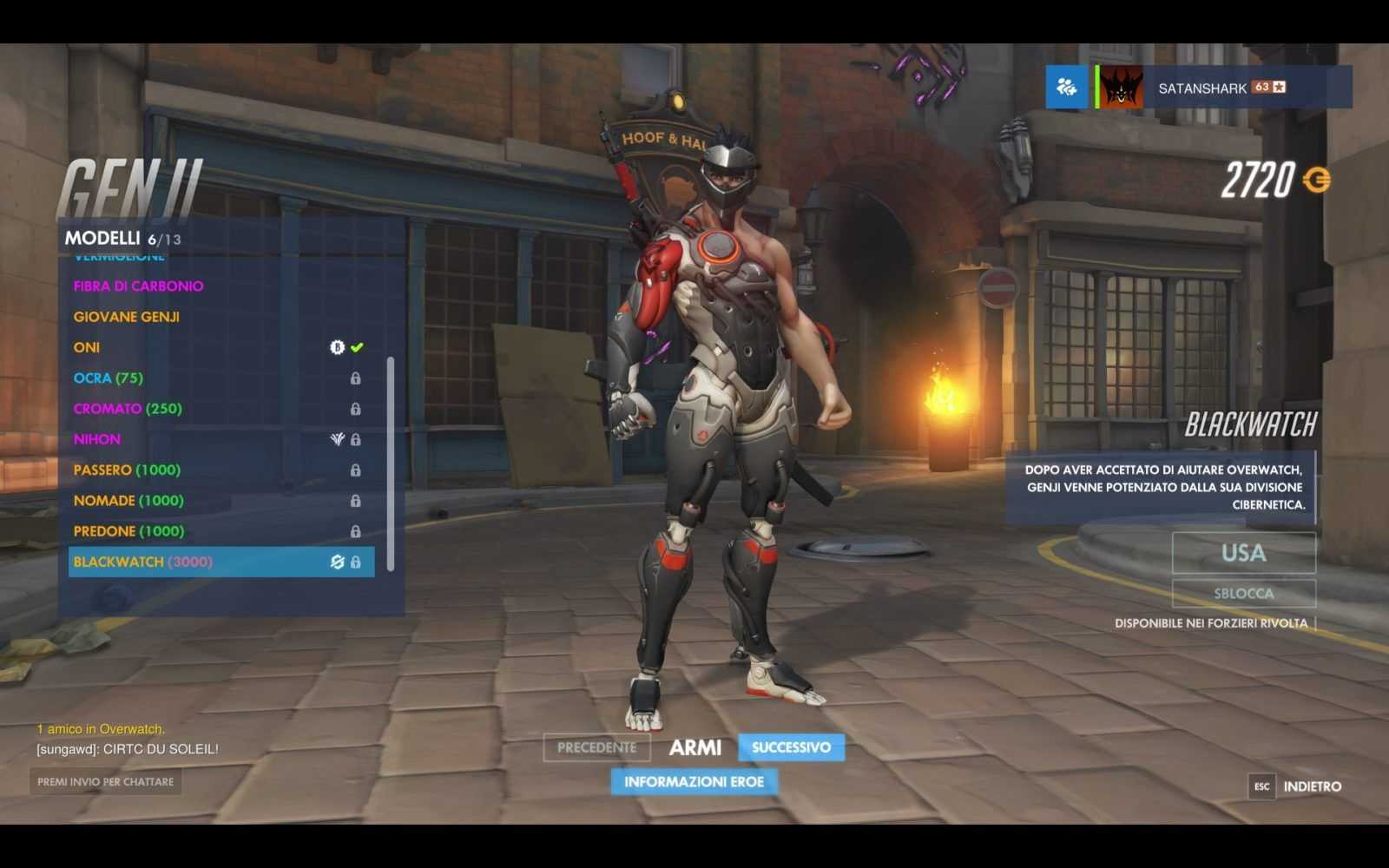Choose the Giovane Genji skin

tap(127, 317)
